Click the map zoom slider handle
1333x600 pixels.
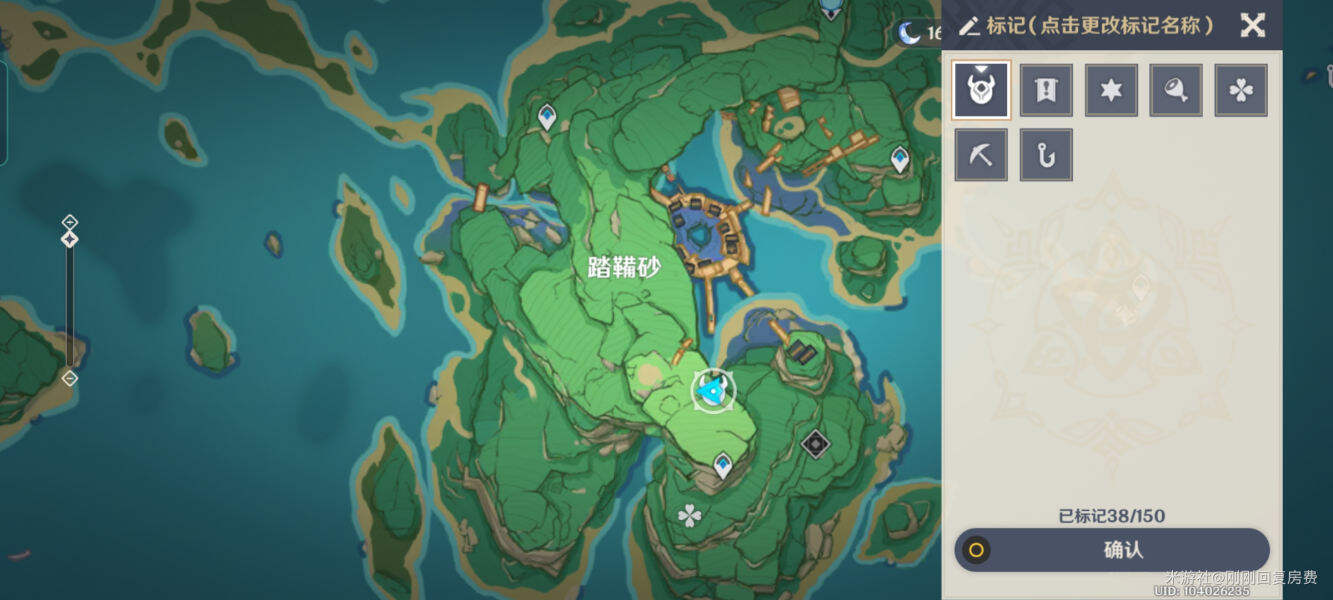pos(69,240)
